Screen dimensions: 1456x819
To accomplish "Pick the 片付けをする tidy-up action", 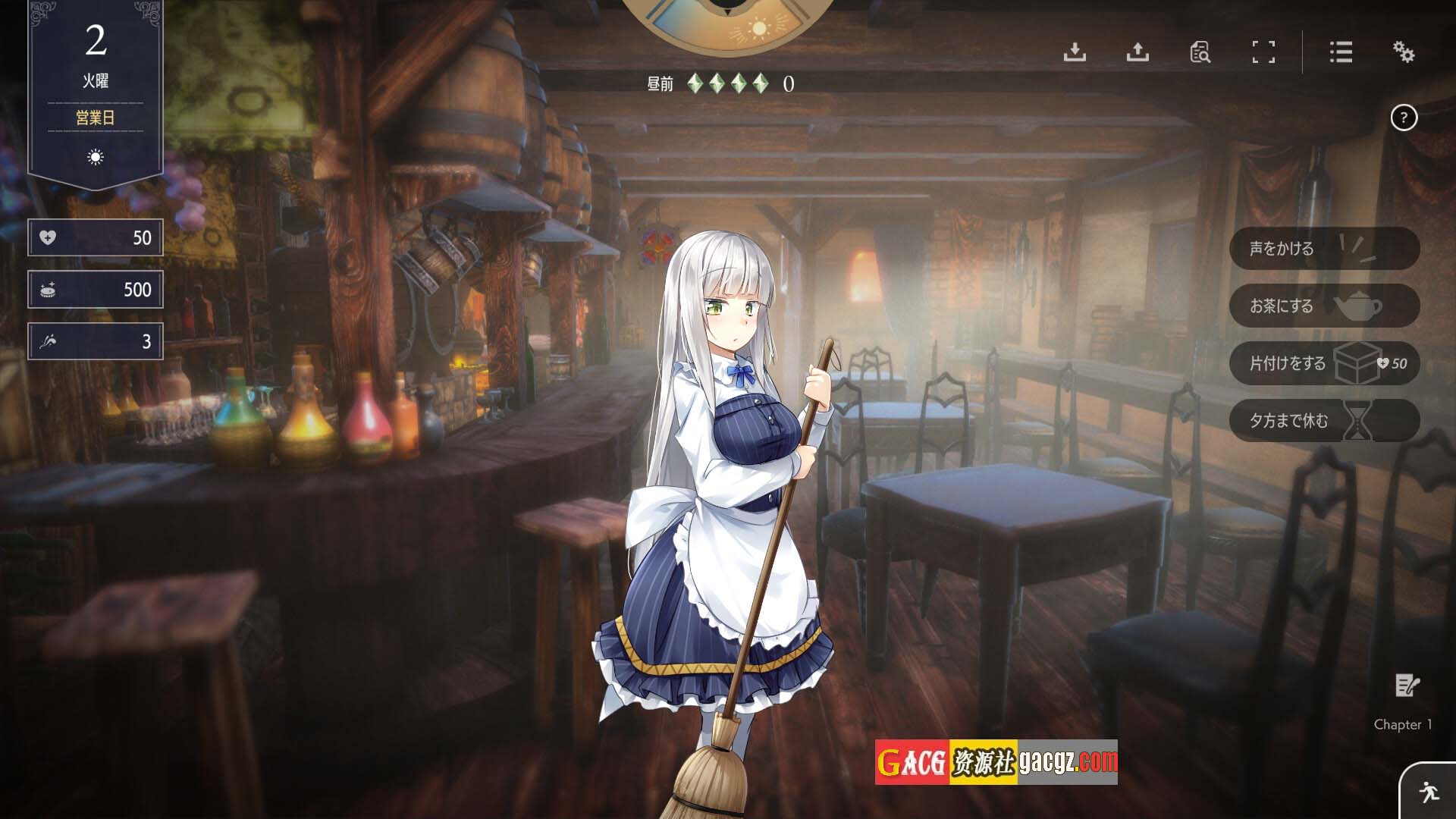I will tap(1323, 363).
